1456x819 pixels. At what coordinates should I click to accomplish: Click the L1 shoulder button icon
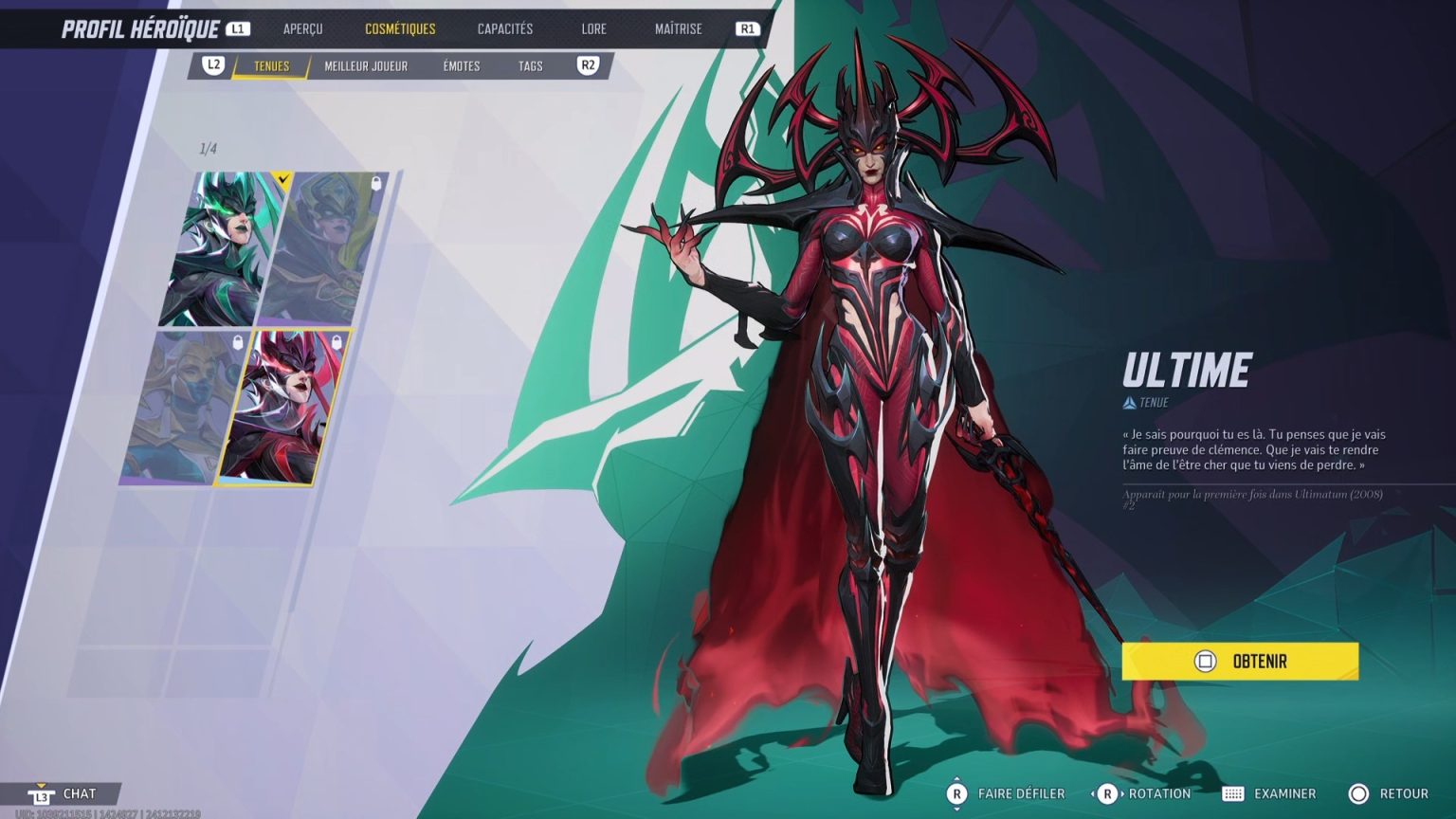click(236, 27)
